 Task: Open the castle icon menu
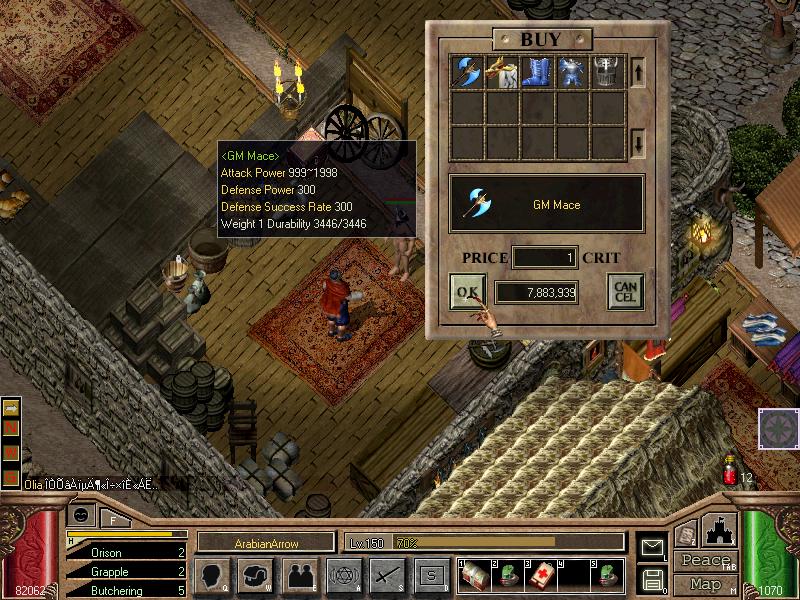tap(722, 530)
